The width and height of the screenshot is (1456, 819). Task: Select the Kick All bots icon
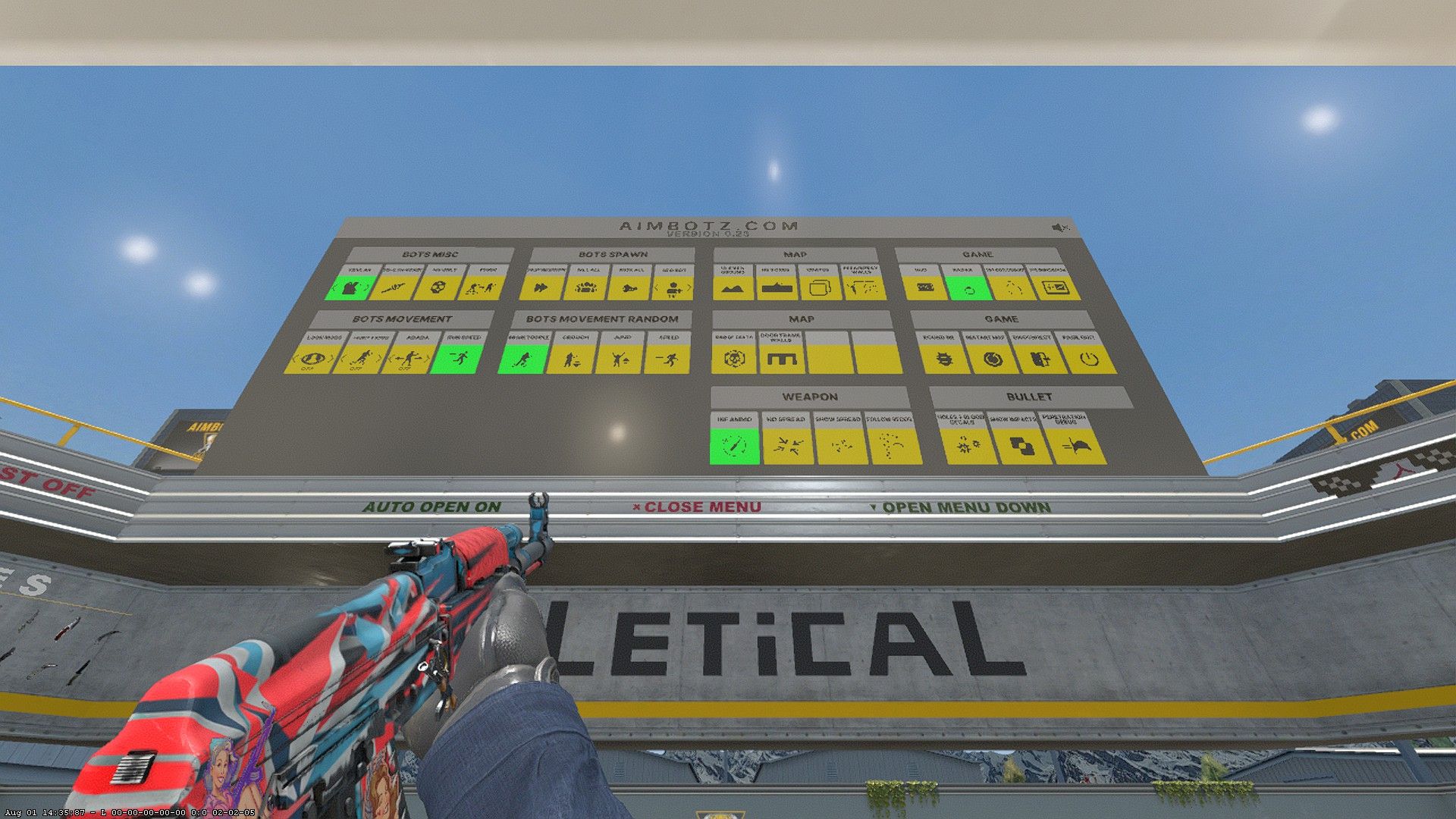click(630, 288)
